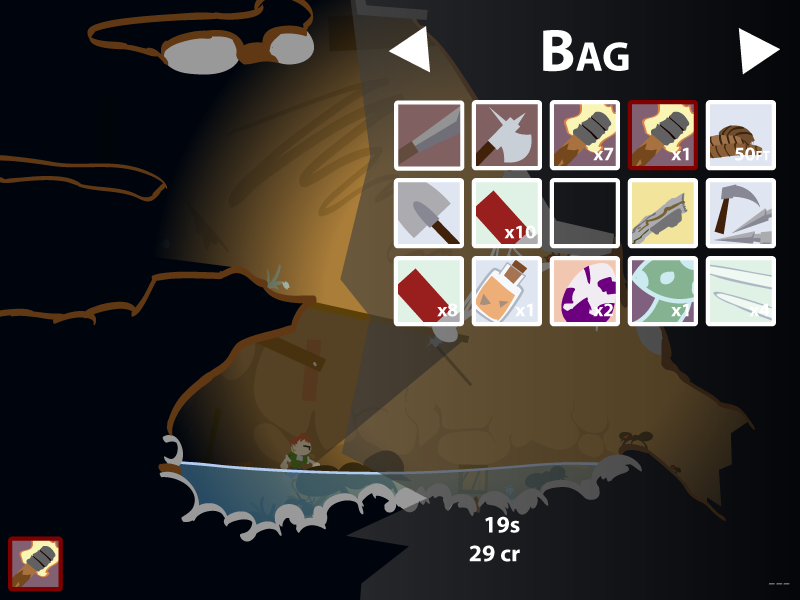Select the pickaxe and spikes slot

tap(741, 213)
